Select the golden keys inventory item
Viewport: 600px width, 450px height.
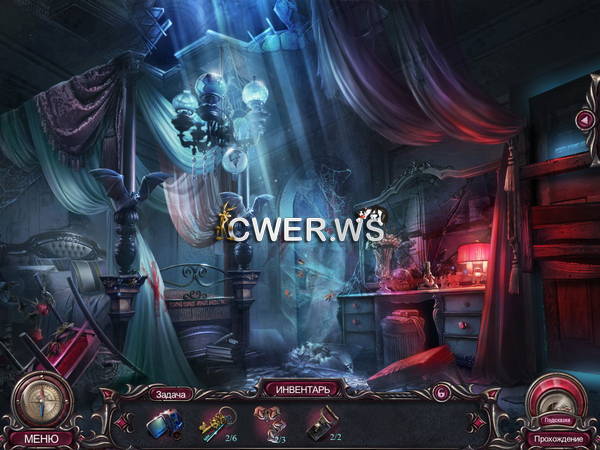click(220, 424)
